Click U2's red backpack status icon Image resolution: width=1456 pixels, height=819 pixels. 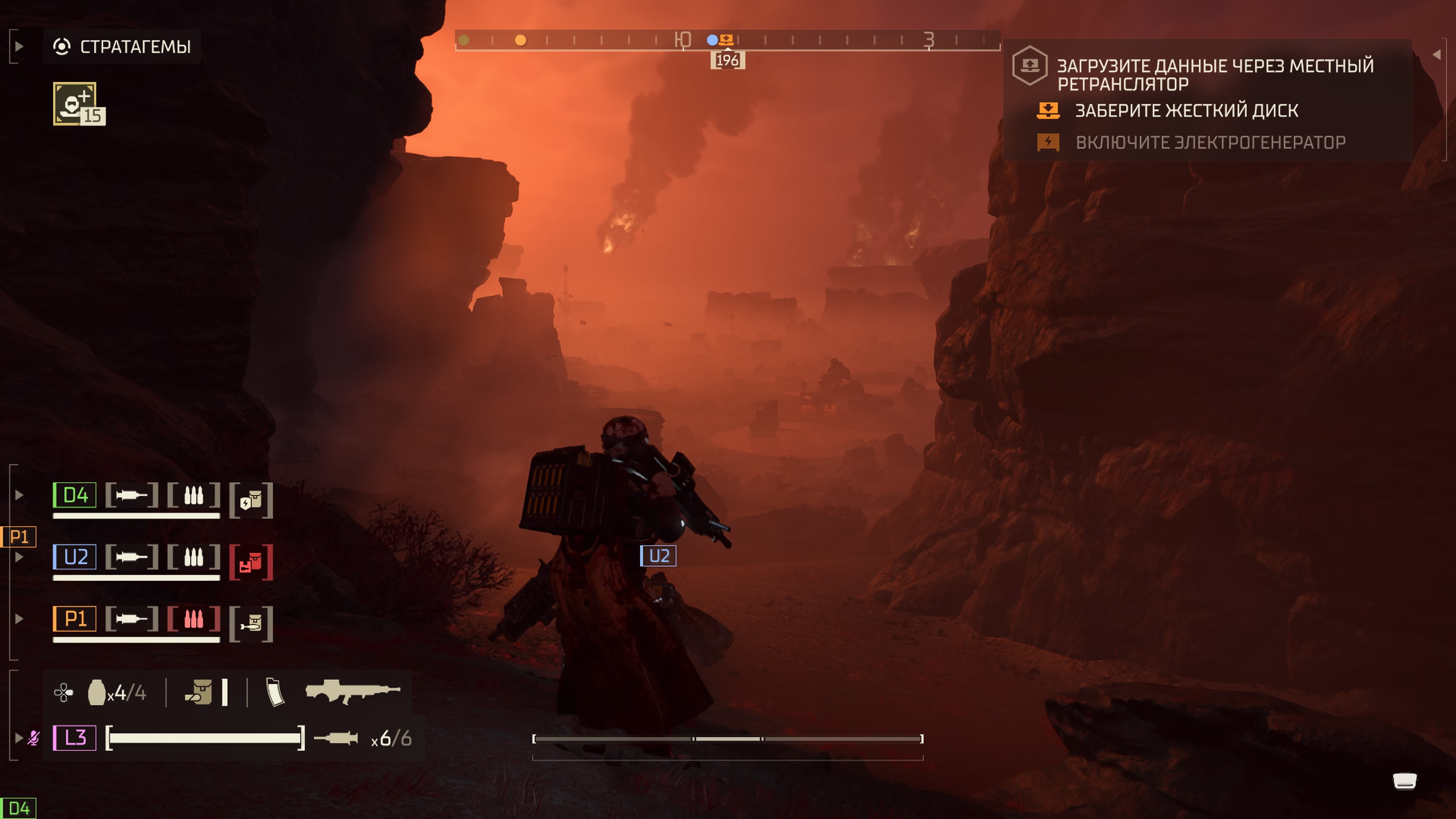click(251, 562)
